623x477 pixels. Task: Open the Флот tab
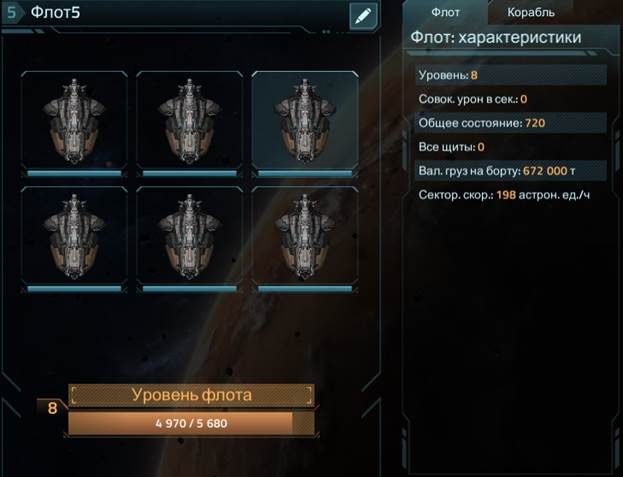[x=446, y=12]
